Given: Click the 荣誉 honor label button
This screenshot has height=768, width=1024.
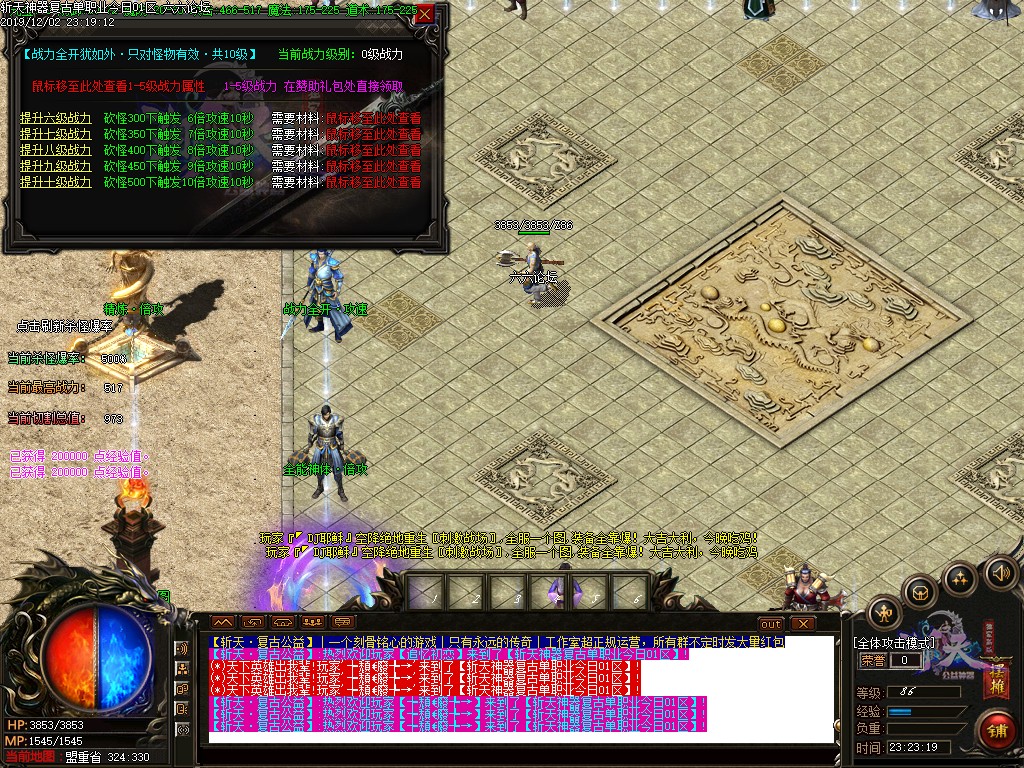Looking at the screenshot, I should pos(872,661).
